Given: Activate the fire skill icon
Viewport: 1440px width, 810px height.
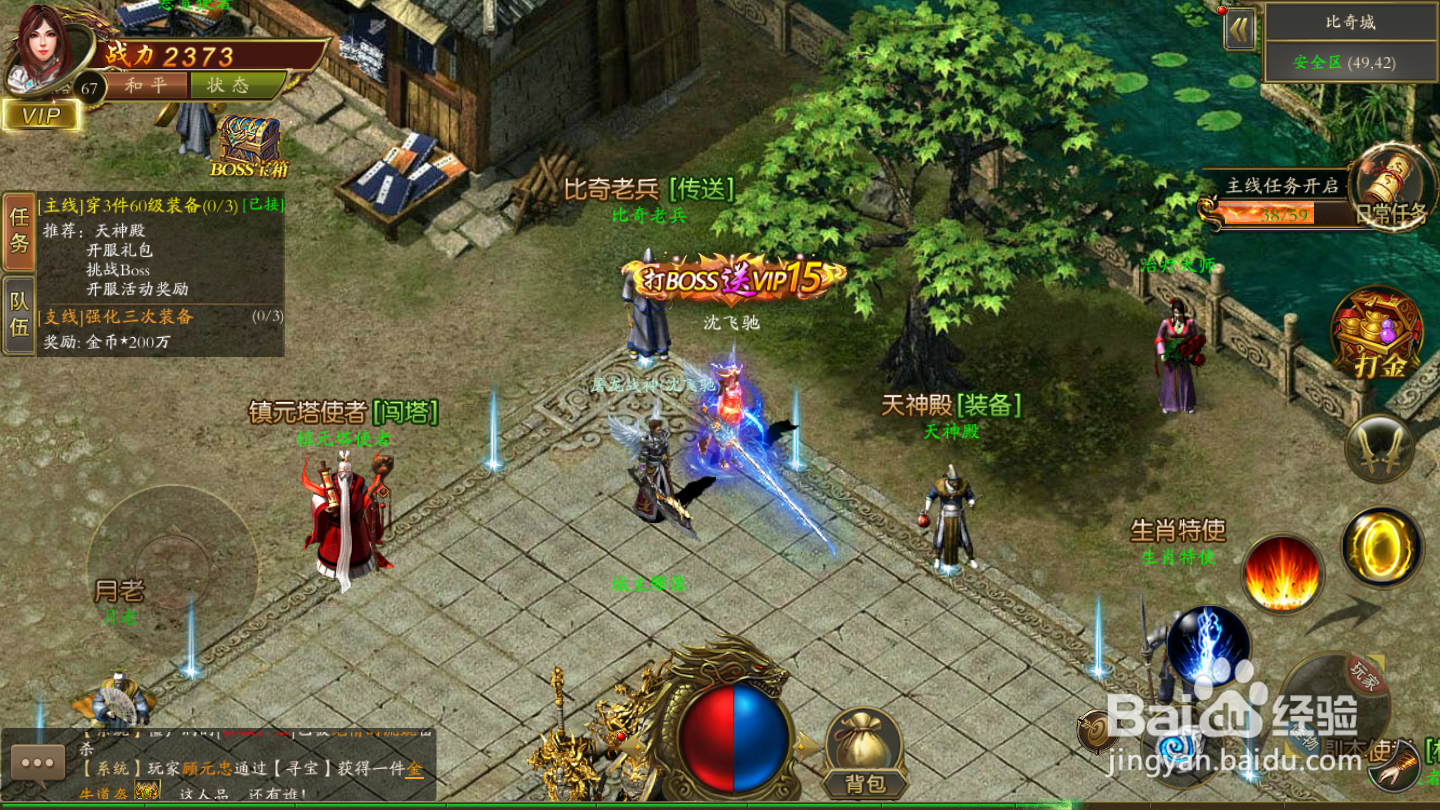Looking at the screenshot, I should [1280, 570].
